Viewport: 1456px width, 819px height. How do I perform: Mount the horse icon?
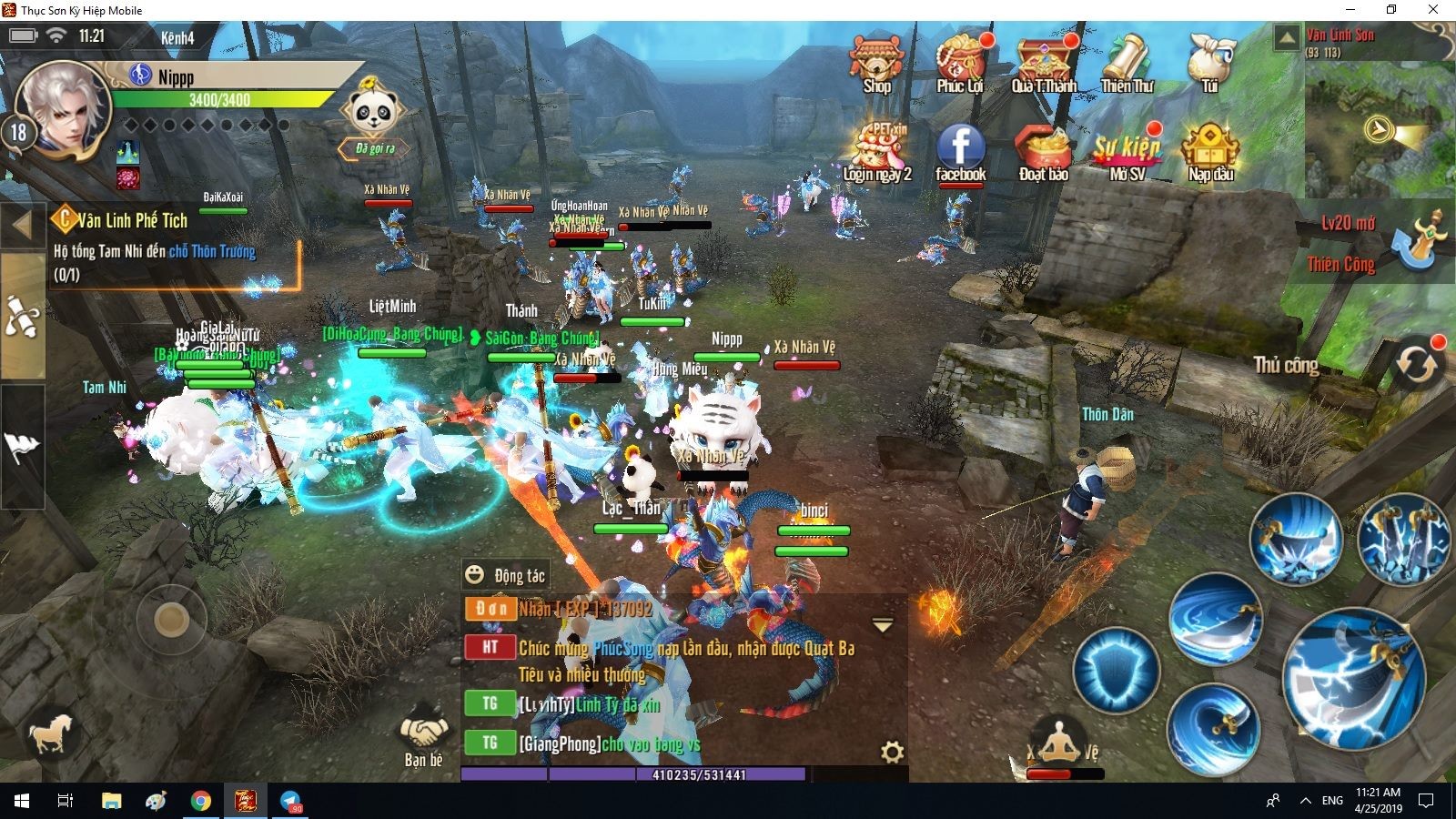tap(51, 733)
